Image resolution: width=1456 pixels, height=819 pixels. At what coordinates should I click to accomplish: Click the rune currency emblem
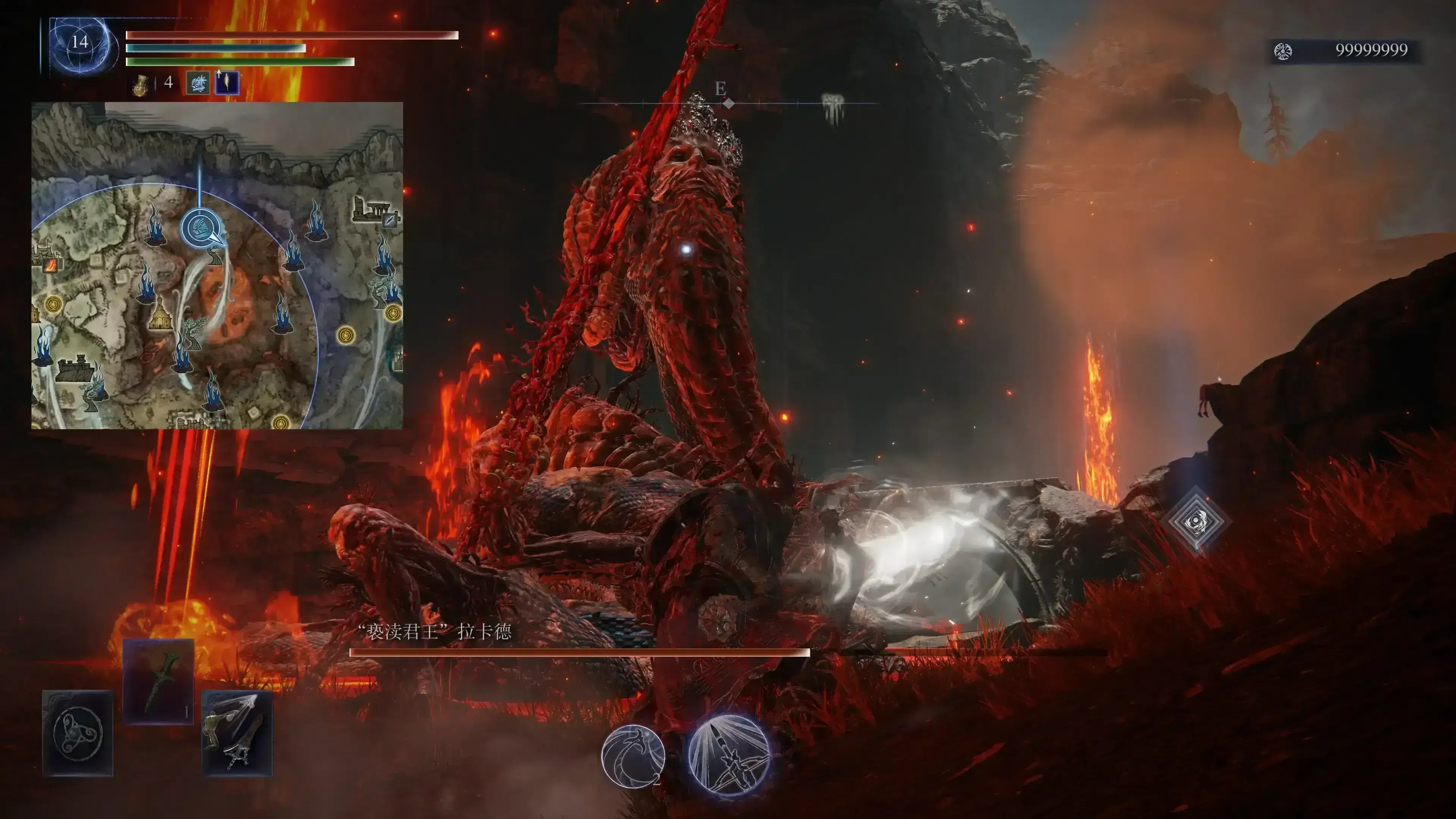click(1282, 52)
